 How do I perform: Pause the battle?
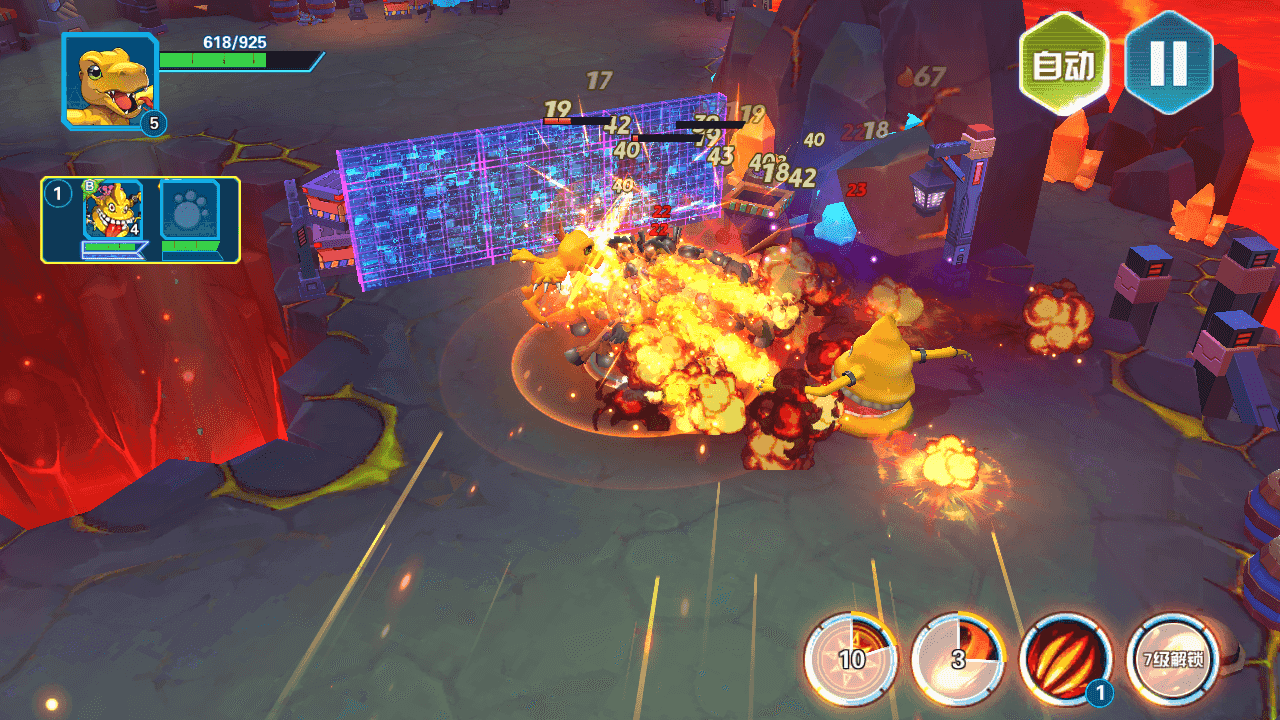[x=1168, y=63]
